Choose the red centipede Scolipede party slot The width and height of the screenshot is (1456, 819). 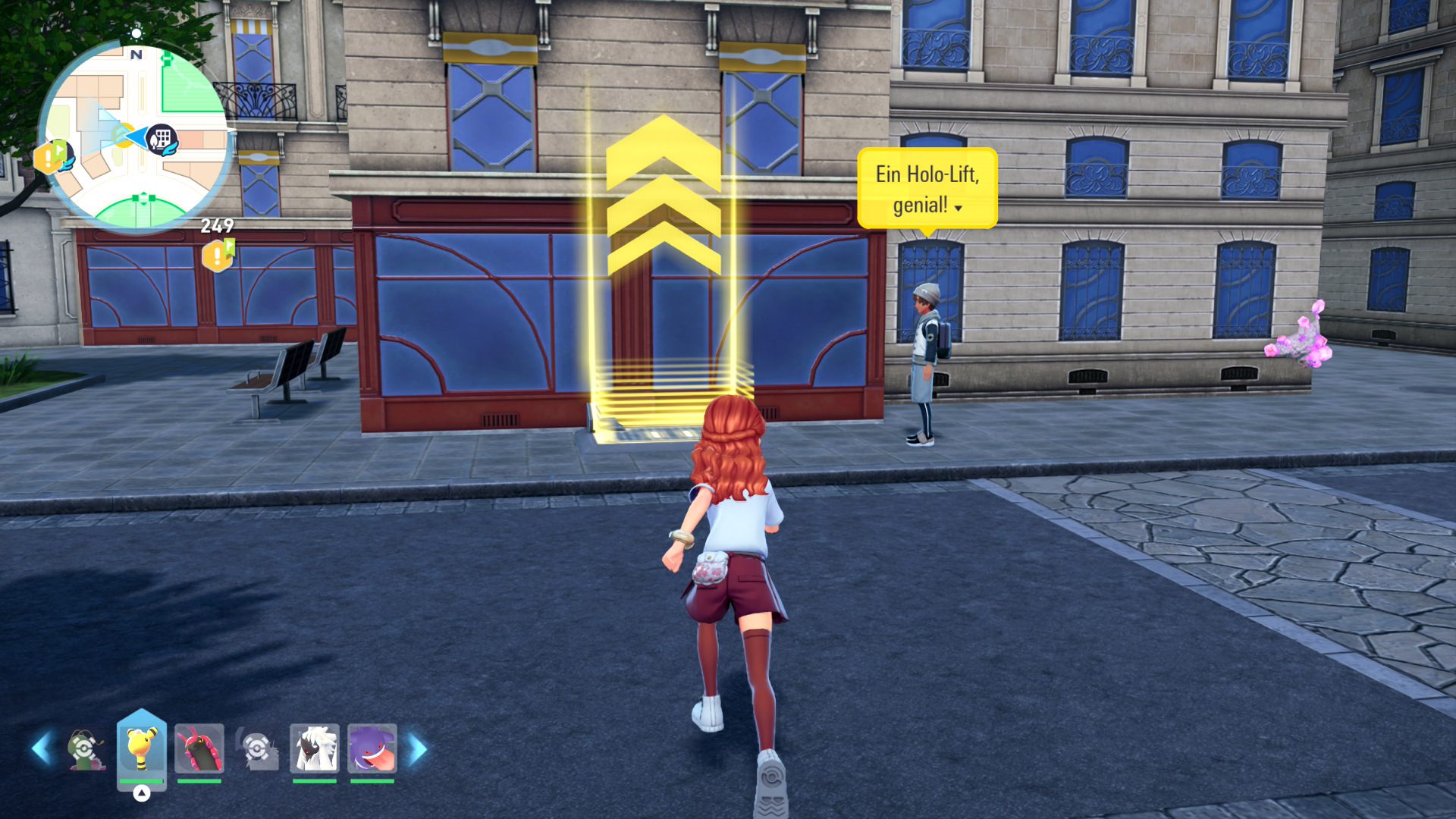pos(199,748)
